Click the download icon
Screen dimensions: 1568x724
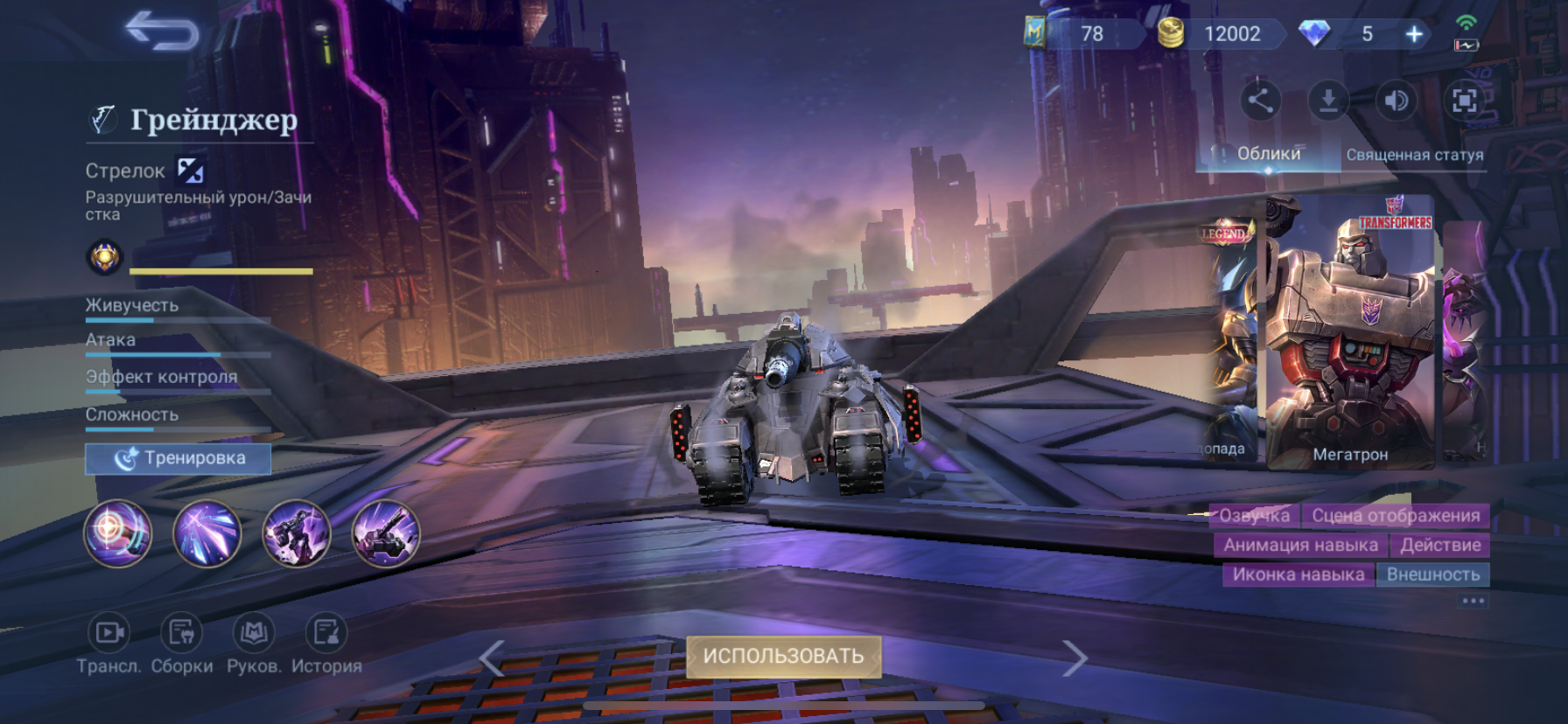point(1328,101)
